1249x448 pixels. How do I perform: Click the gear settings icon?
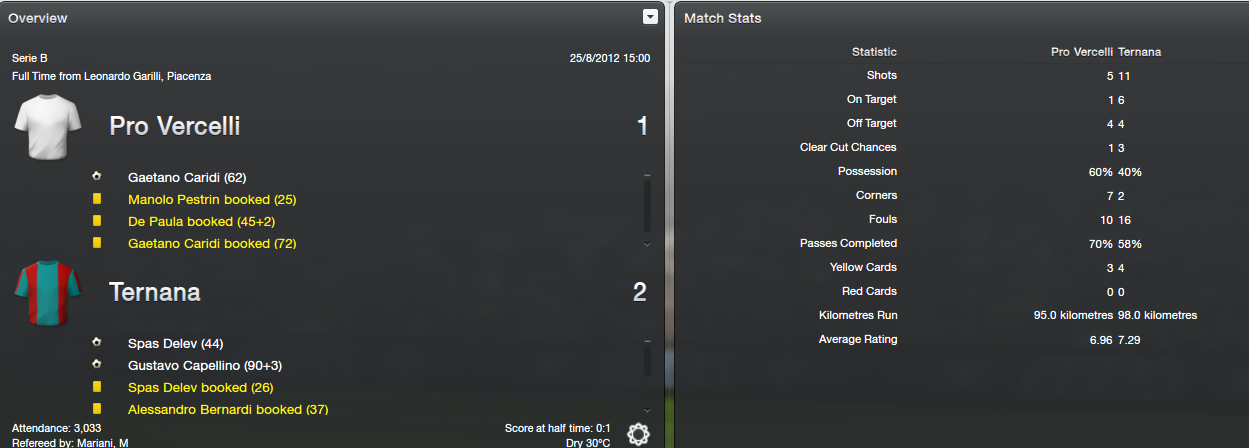pyautogui.click(x=638, y=434)
